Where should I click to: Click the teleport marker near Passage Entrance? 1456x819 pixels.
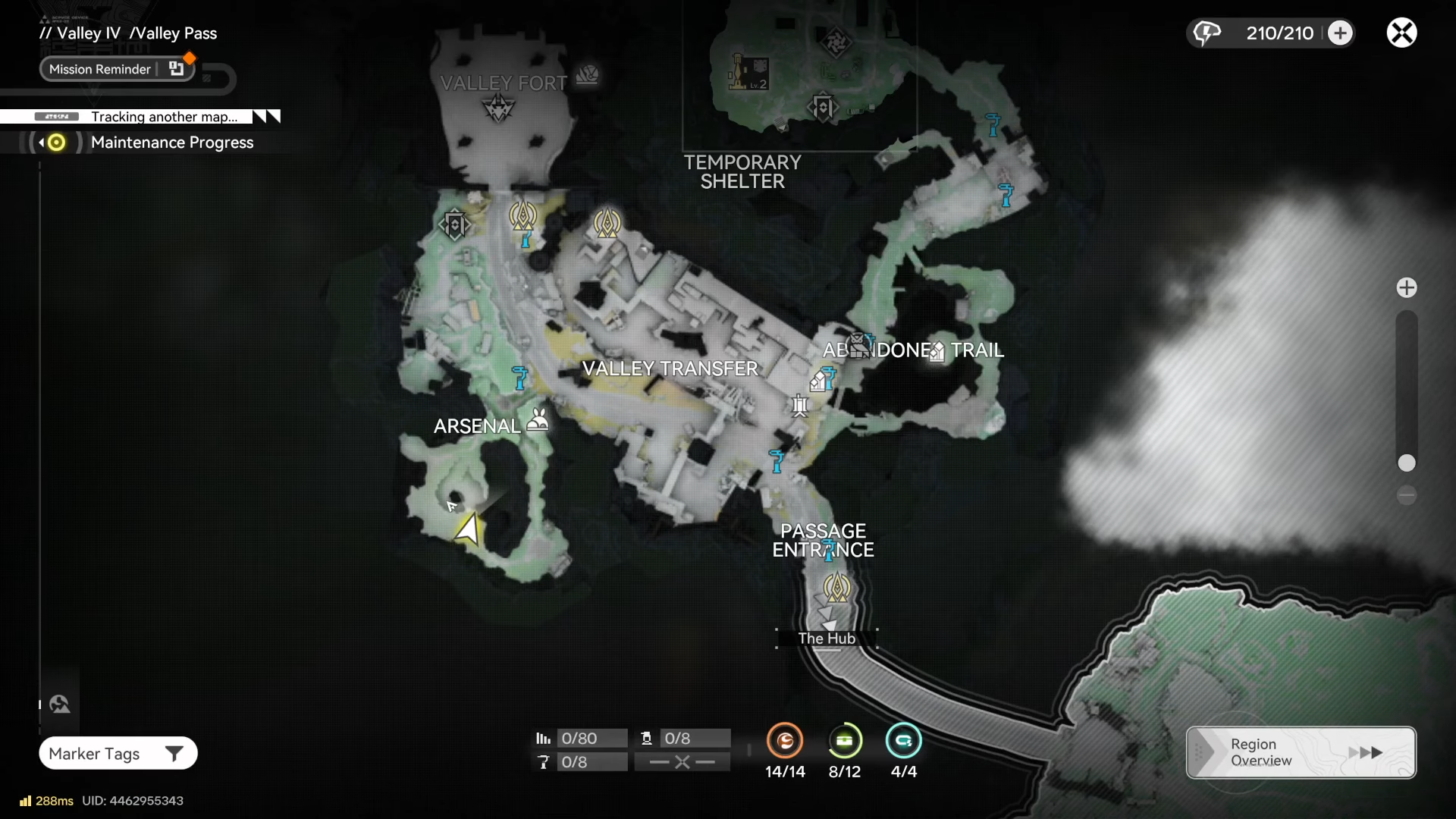click(x=837, y=587)
